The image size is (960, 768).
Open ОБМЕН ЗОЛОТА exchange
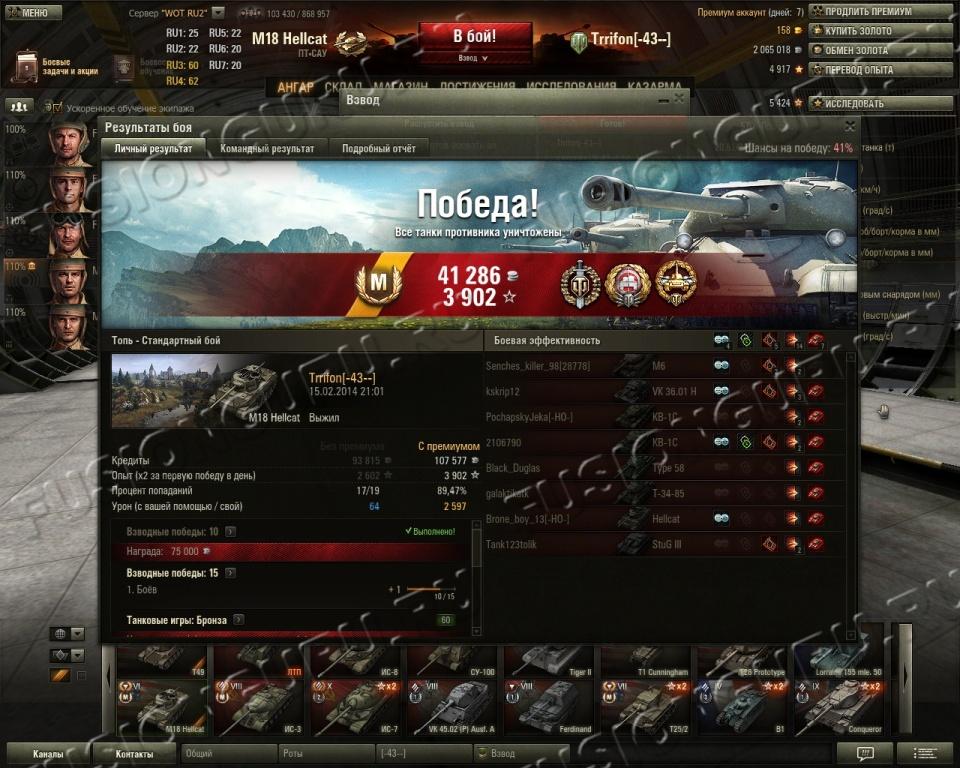click(880, 50)
